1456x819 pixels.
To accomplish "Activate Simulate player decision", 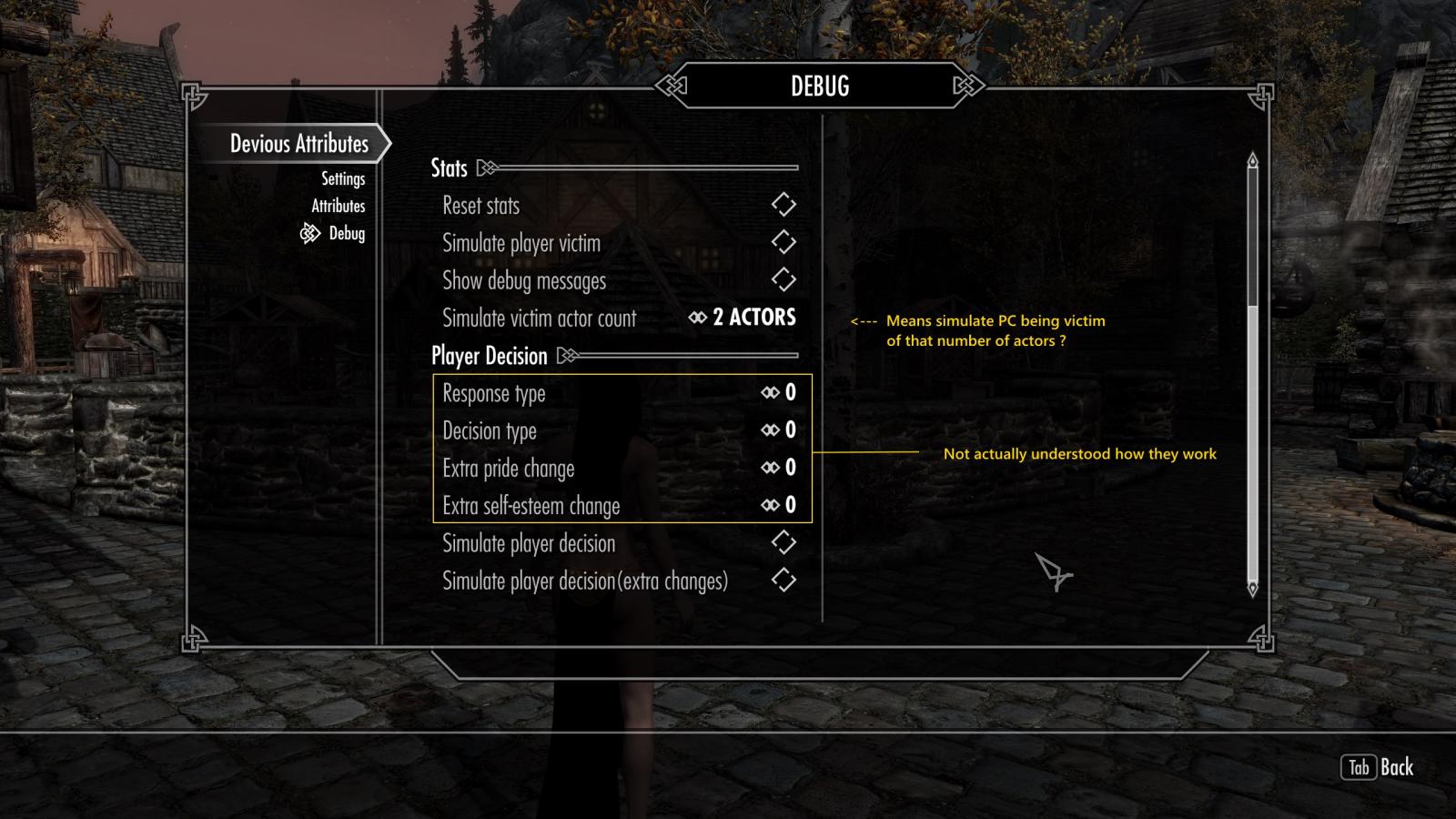I will click(x=783, y=543).
